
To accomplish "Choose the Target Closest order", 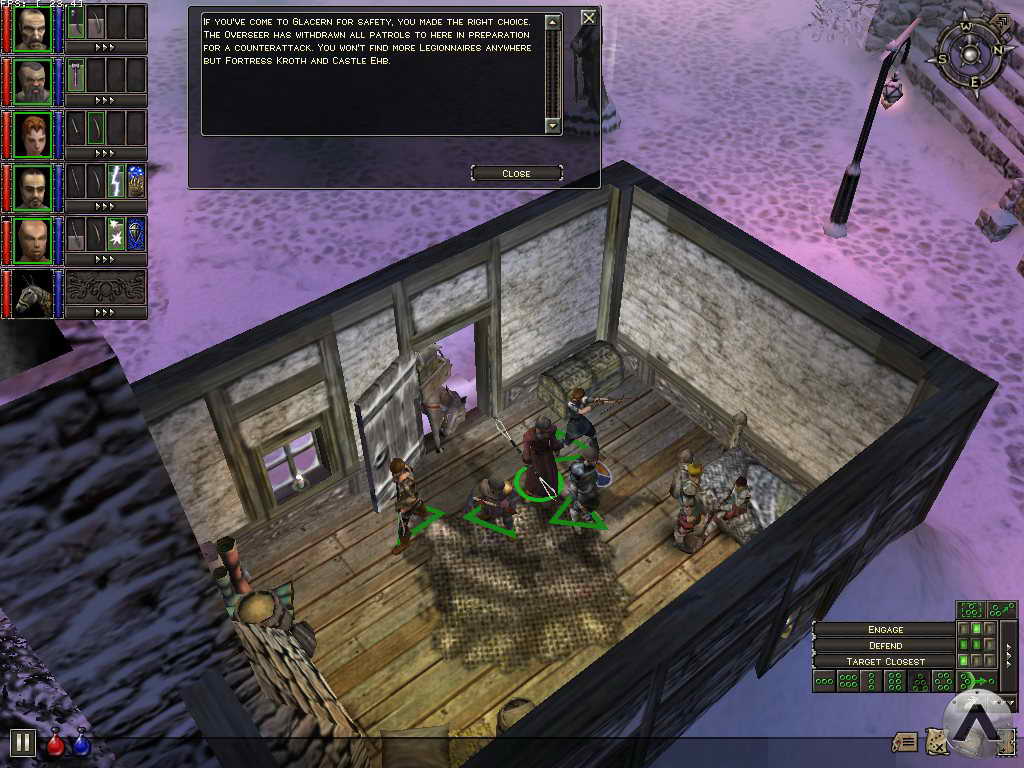I will pyautogui.click(x=885, y=662).
